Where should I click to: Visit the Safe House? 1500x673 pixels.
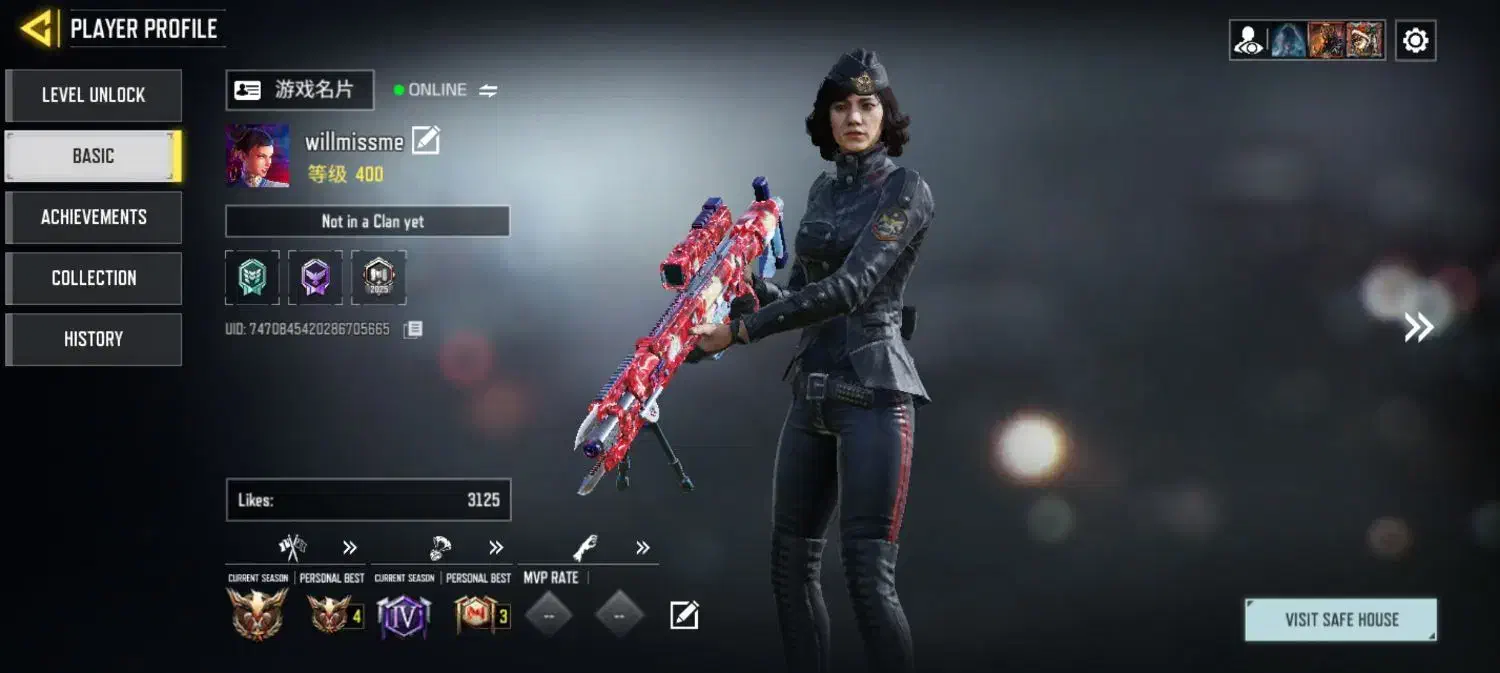pos(1340,620)
